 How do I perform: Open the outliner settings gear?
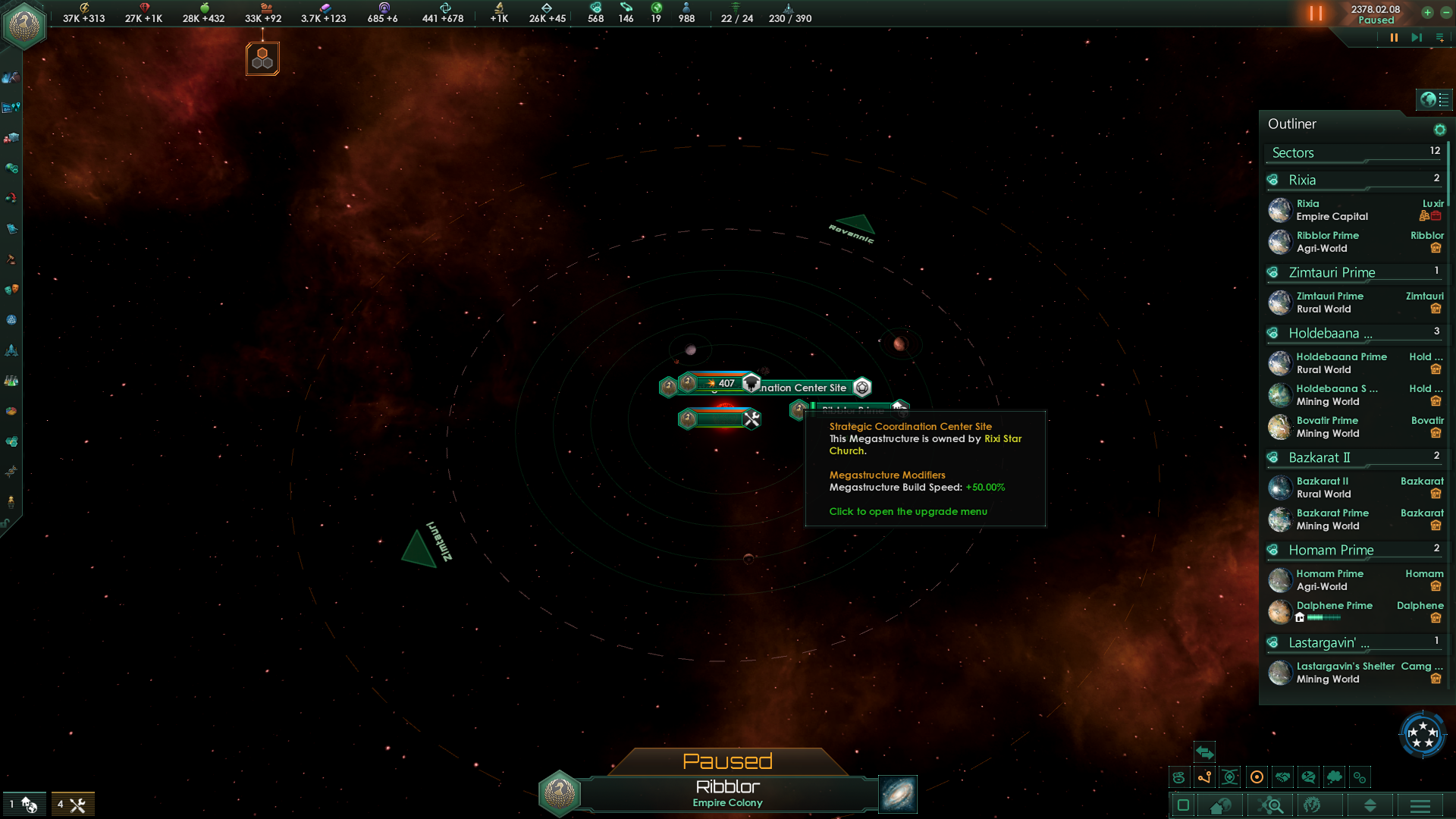pos(1439,130)
